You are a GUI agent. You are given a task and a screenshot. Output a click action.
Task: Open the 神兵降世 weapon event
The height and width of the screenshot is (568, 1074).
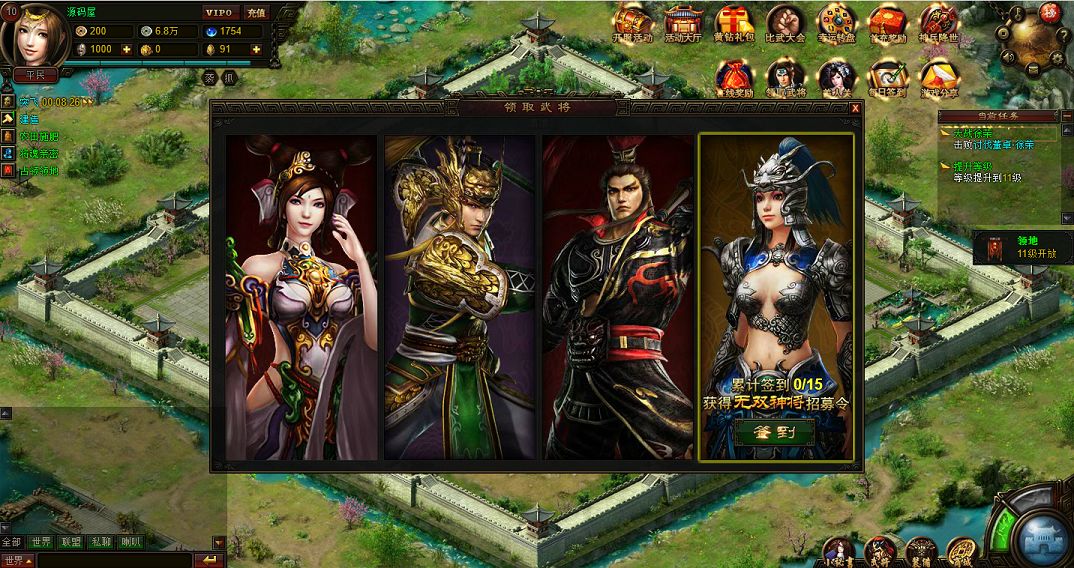tap(938, 24)
